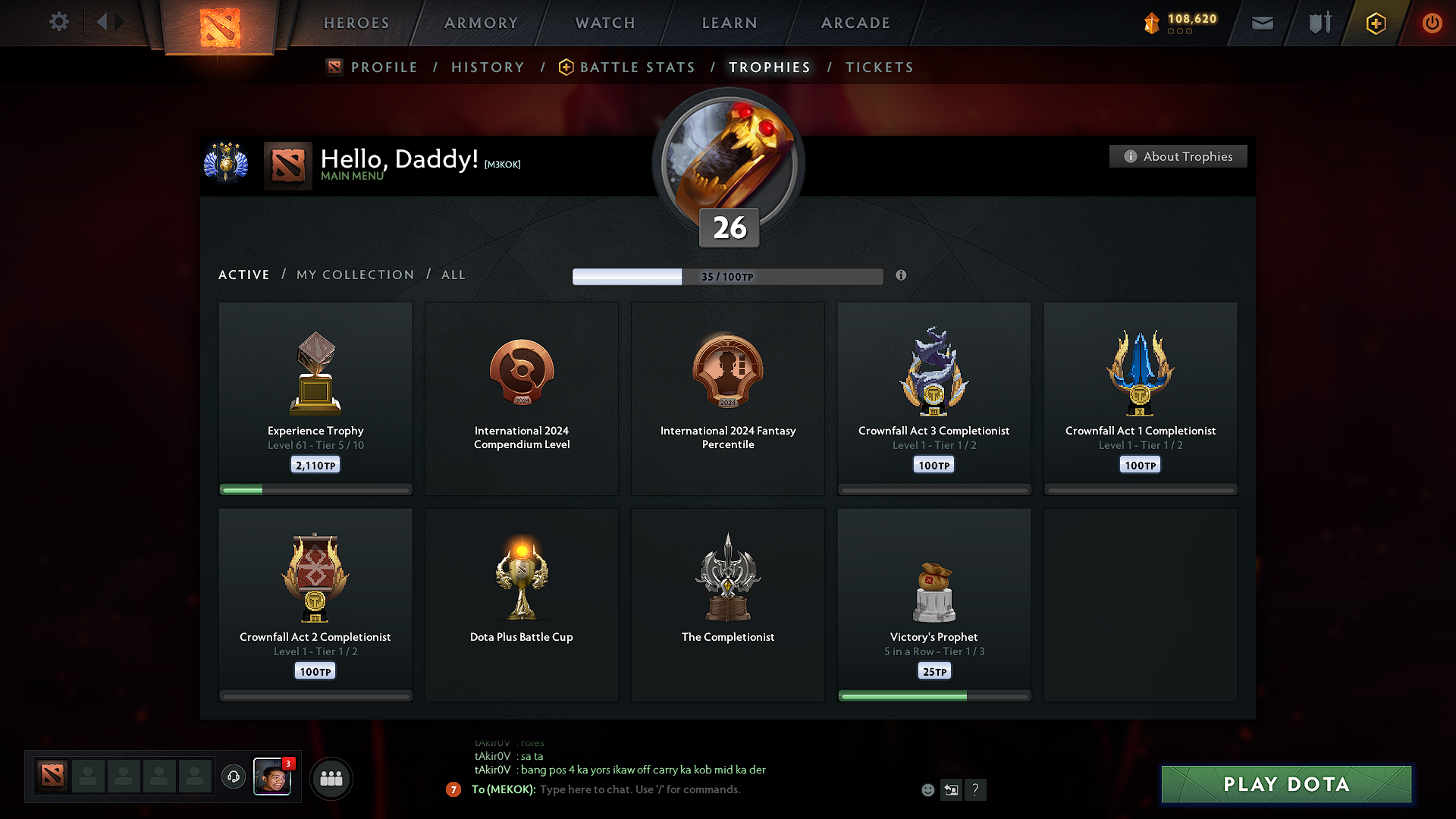Open the settings gear icon

[x=58, y=22]
